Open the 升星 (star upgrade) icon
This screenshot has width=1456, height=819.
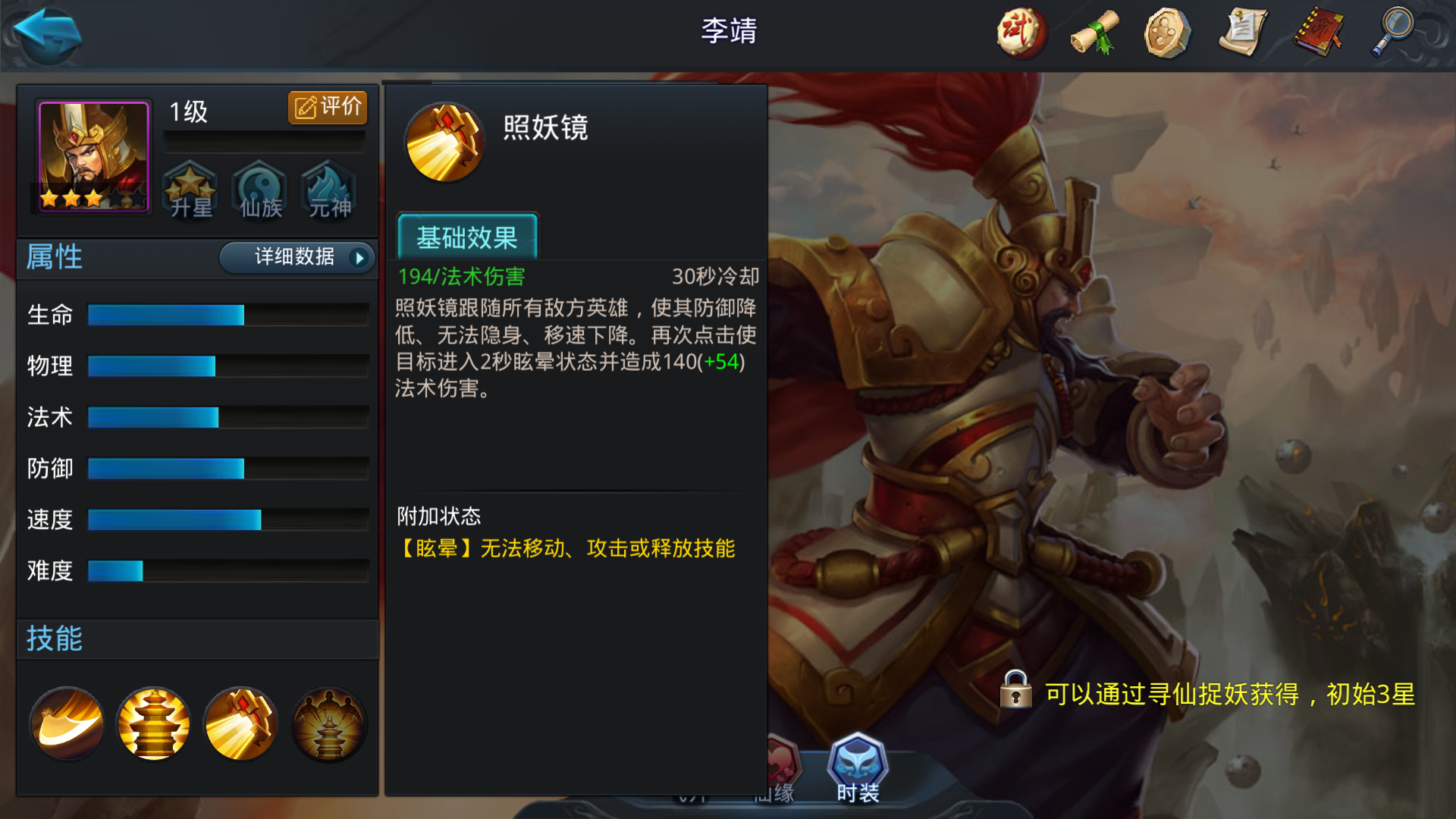coord(190,191)
